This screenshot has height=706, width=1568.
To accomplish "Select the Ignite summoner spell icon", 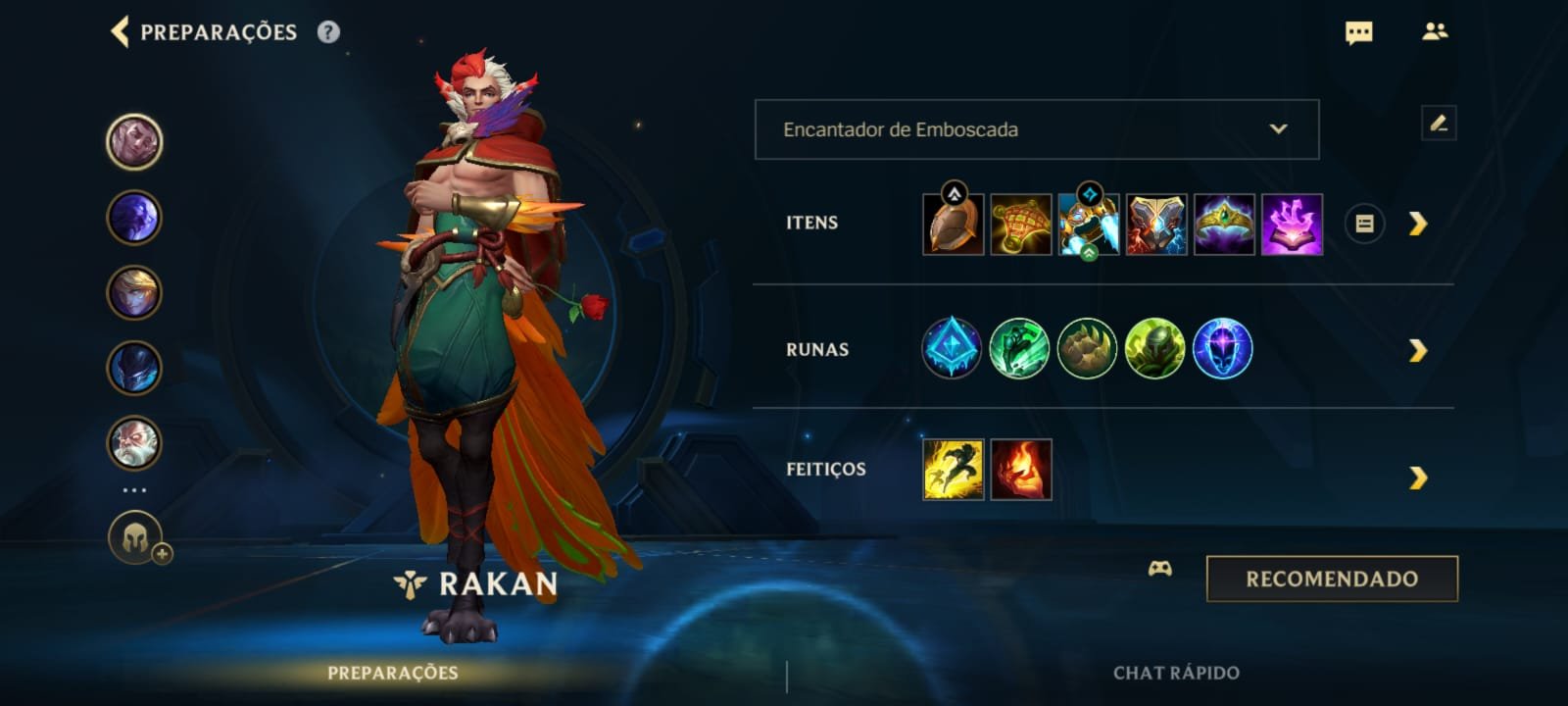I will point(1019,469).
